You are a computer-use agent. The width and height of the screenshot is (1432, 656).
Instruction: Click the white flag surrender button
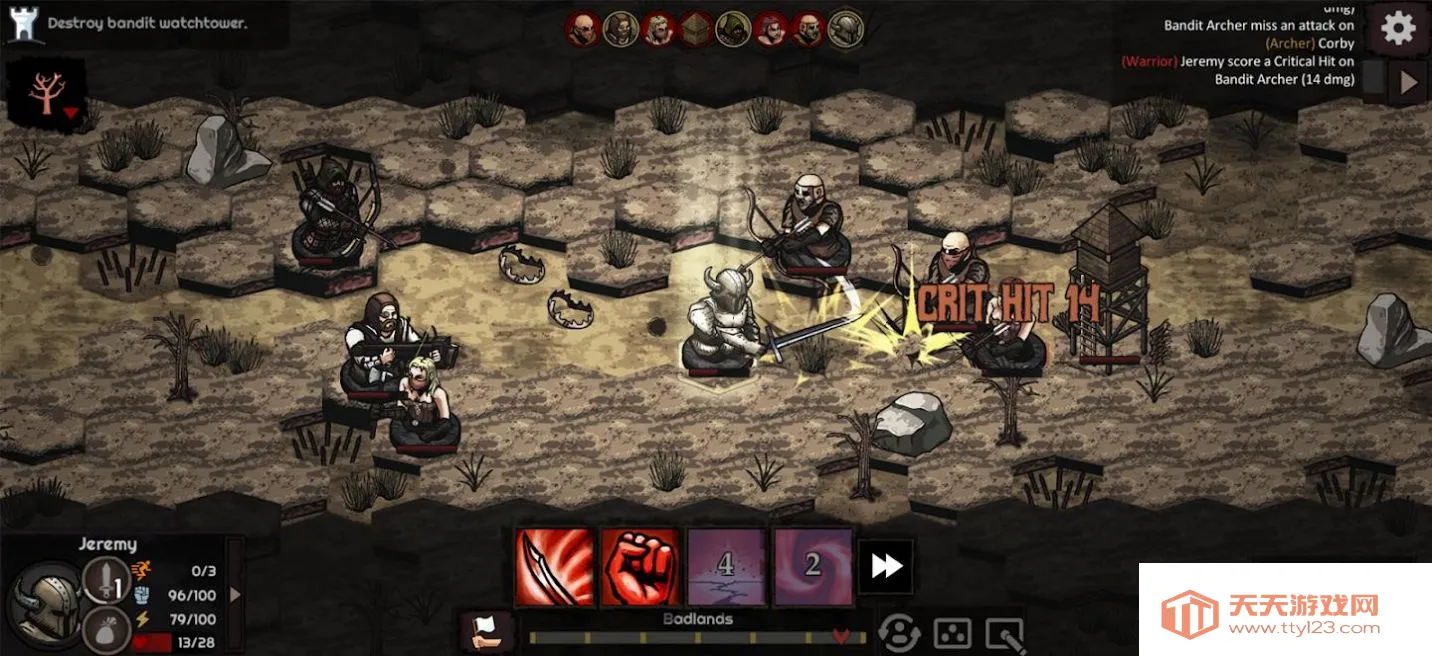click(487, 631)
